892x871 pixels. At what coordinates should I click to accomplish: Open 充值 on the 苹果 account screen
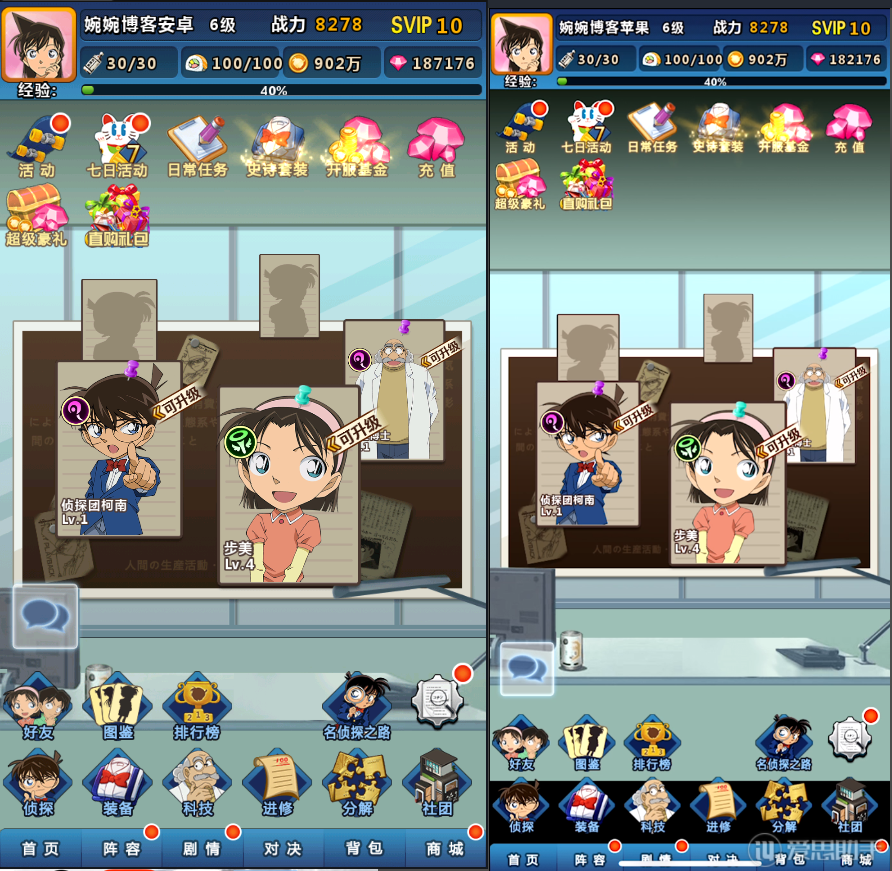pyautogui.click(x=849, y=127)
